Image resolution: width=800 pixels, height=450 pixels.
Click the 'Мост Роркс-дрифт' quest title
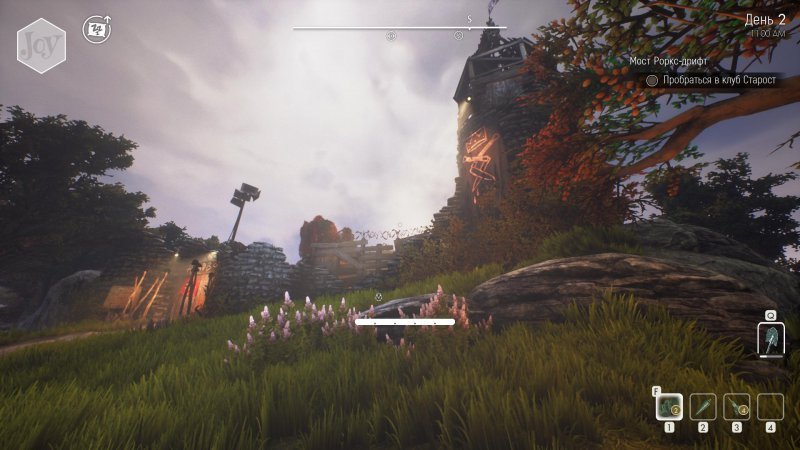click(668, 61)
